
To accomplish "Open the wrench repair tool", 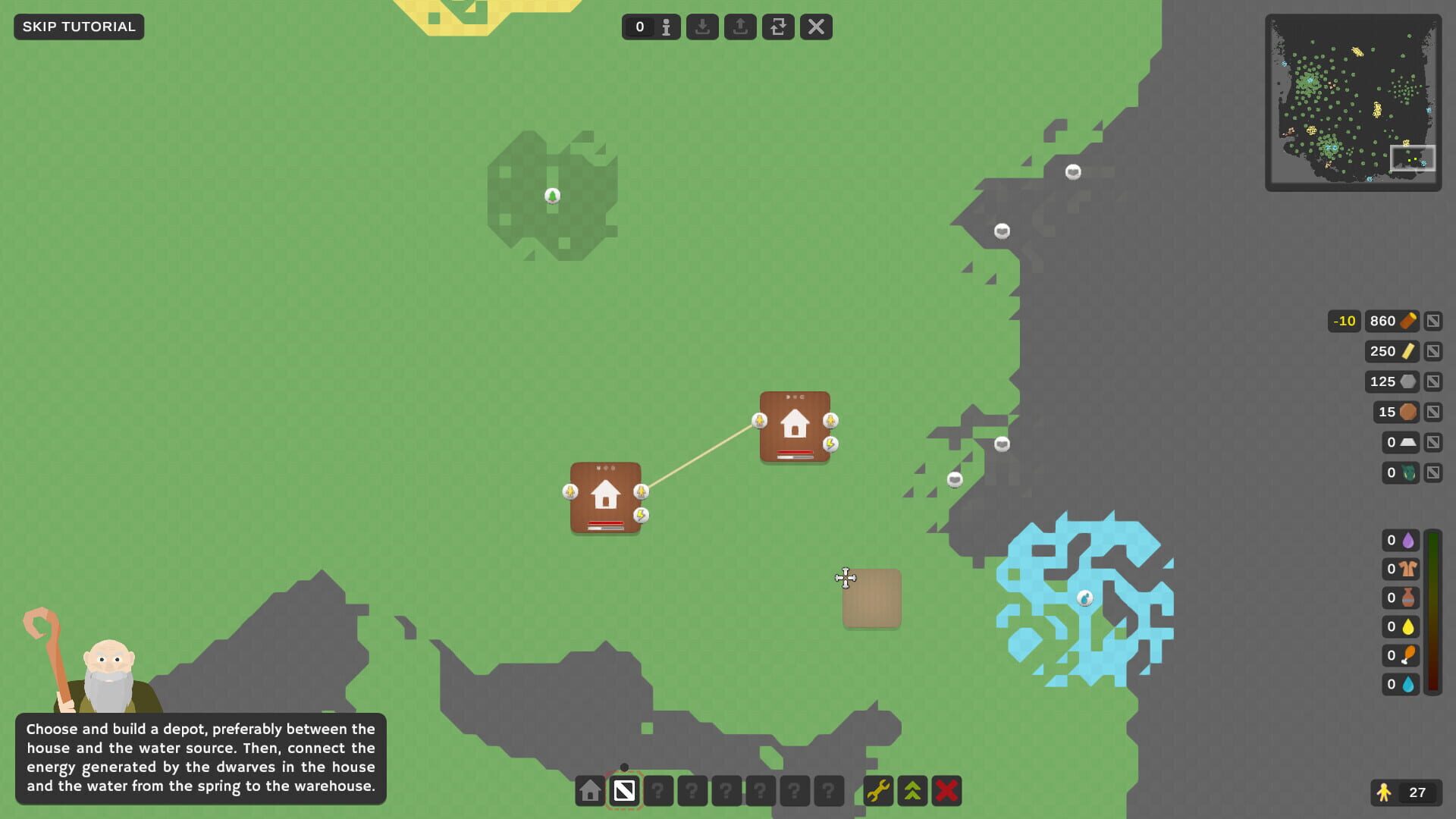I will coord(877,791).
